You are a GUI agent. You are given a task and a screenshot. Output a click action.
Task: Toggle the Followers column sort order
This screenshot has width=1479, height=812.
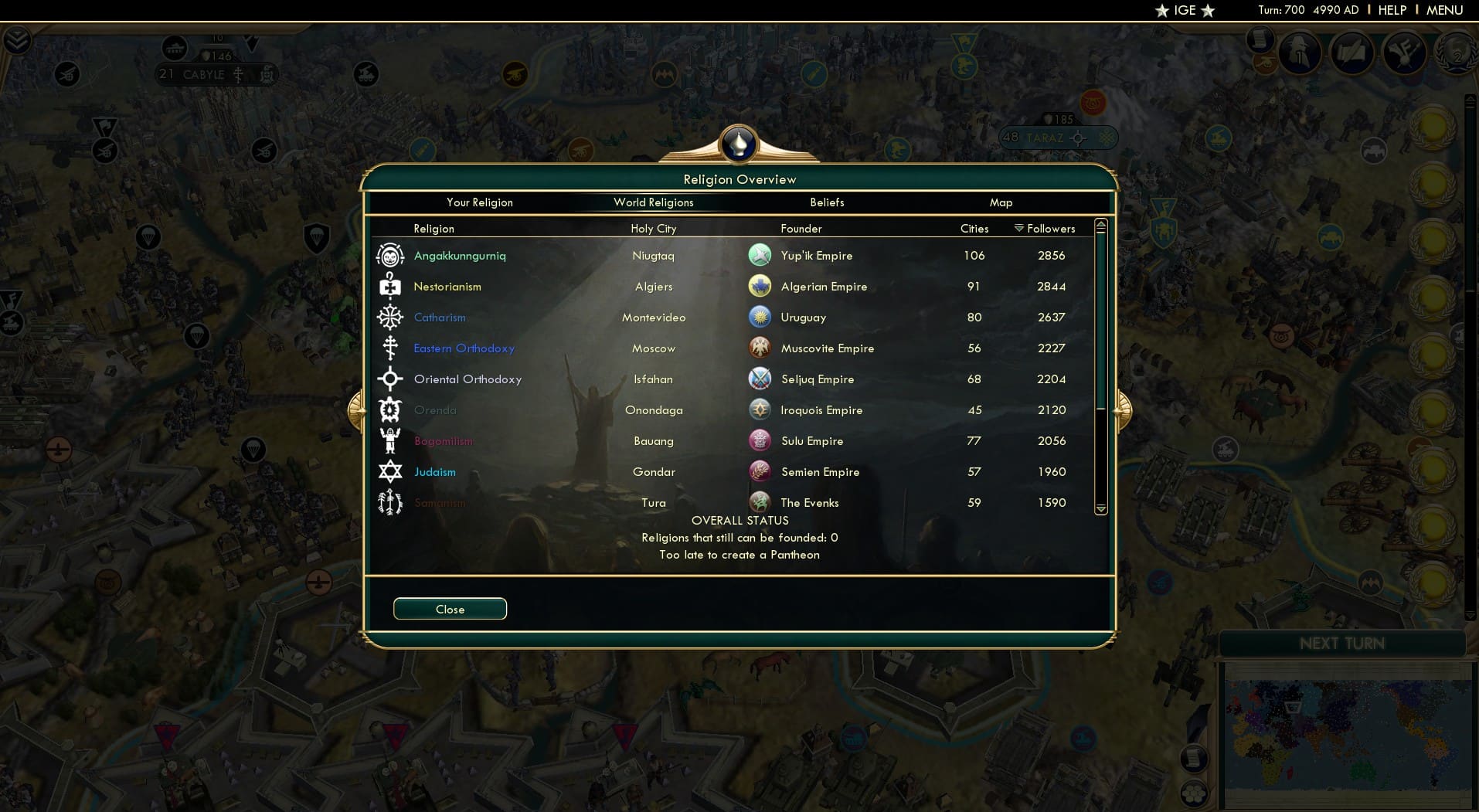point(1048,229)
